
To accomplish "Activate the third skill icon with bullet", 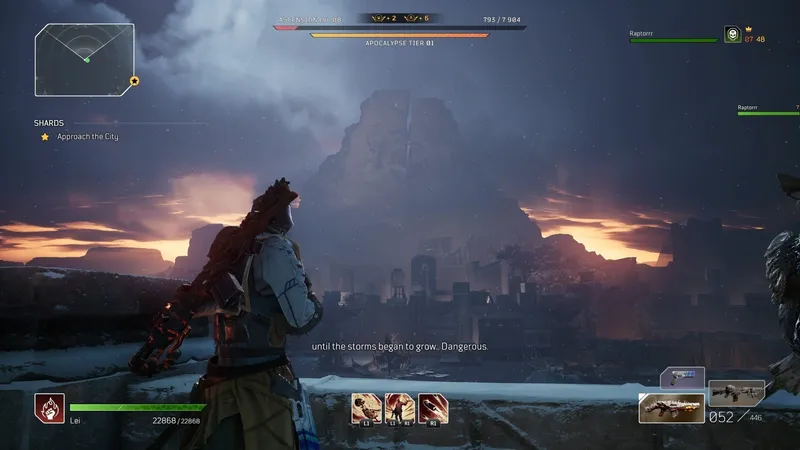I will pos(433,408).
